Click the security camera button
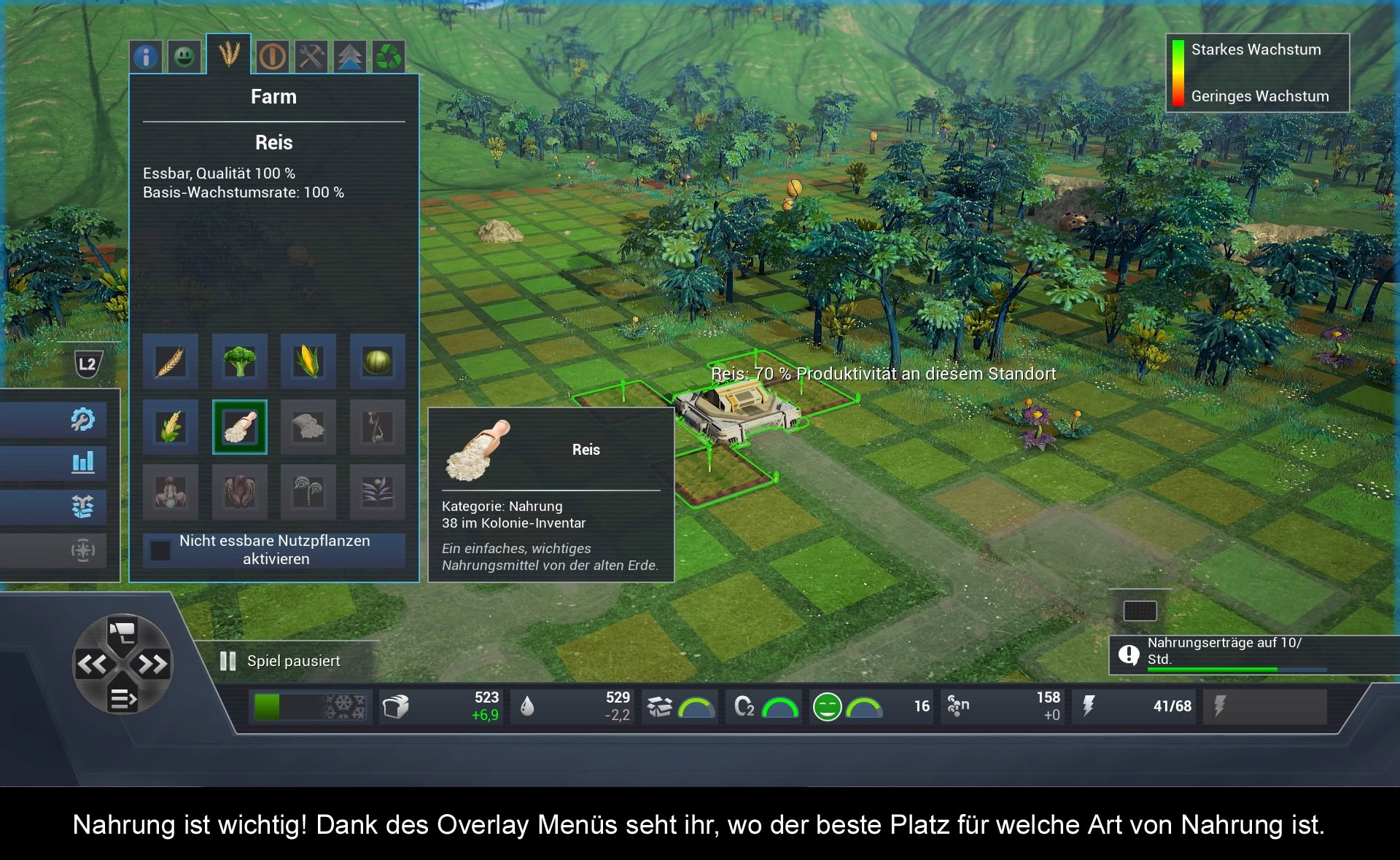Image resolution: width=1400 pixels, height=860 pixels. (122, 631)
